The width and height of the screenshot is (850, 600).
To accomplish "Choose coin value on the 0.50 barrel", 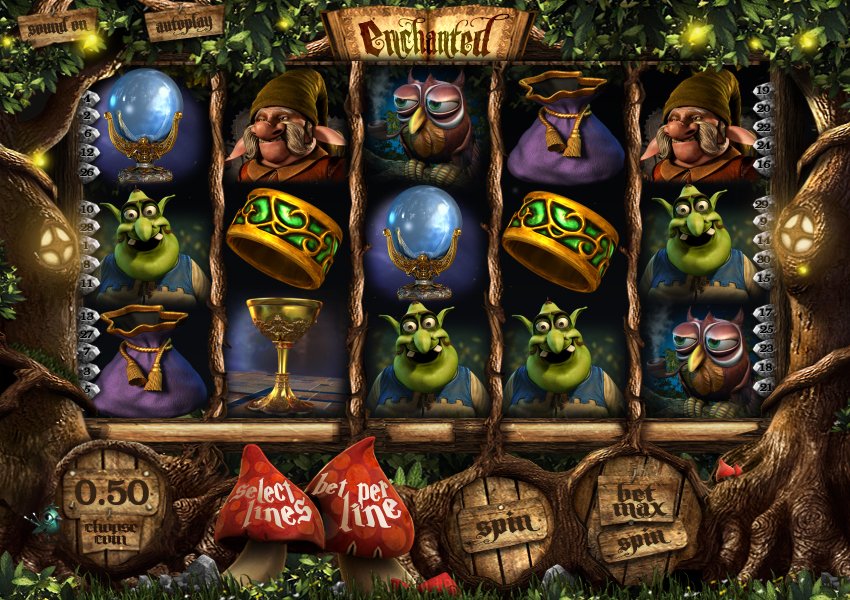I will (111, 506).
